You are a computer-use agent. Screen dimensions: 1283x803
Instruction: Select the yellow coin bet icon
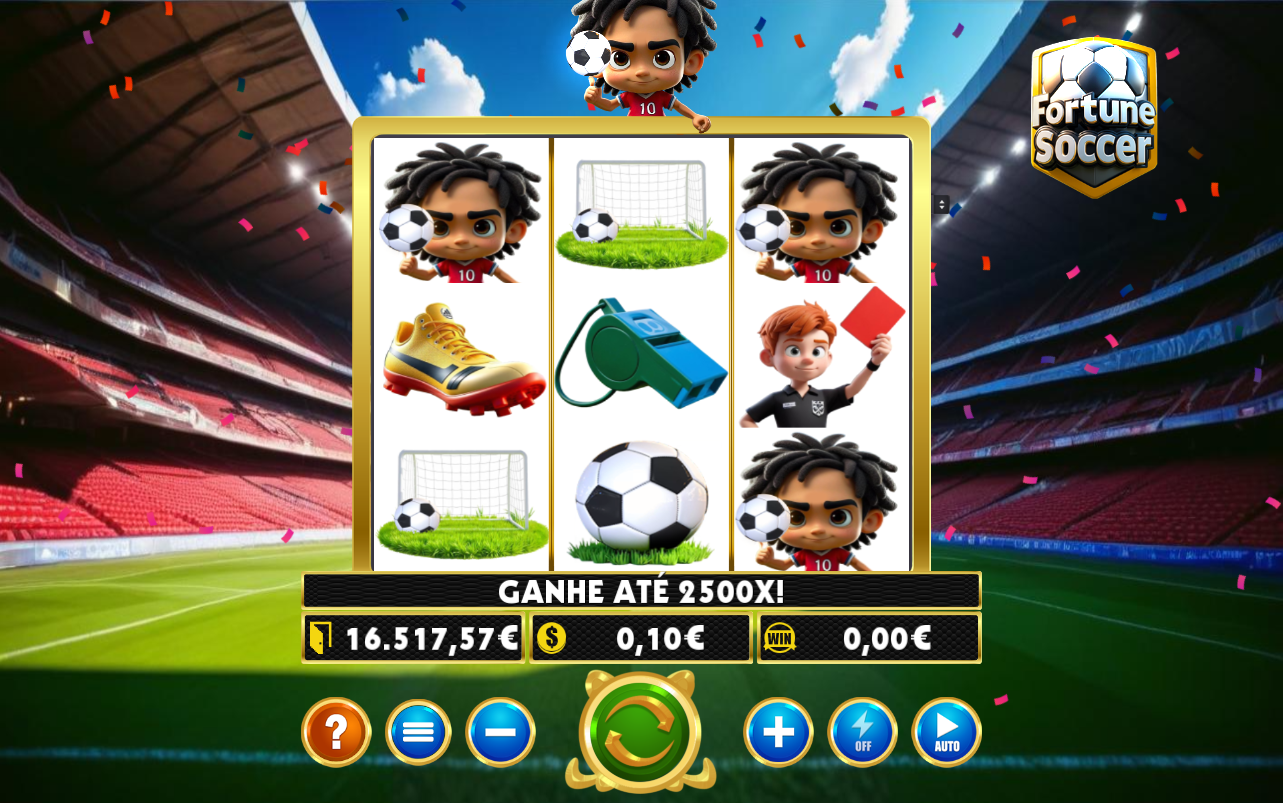[549, 637]
